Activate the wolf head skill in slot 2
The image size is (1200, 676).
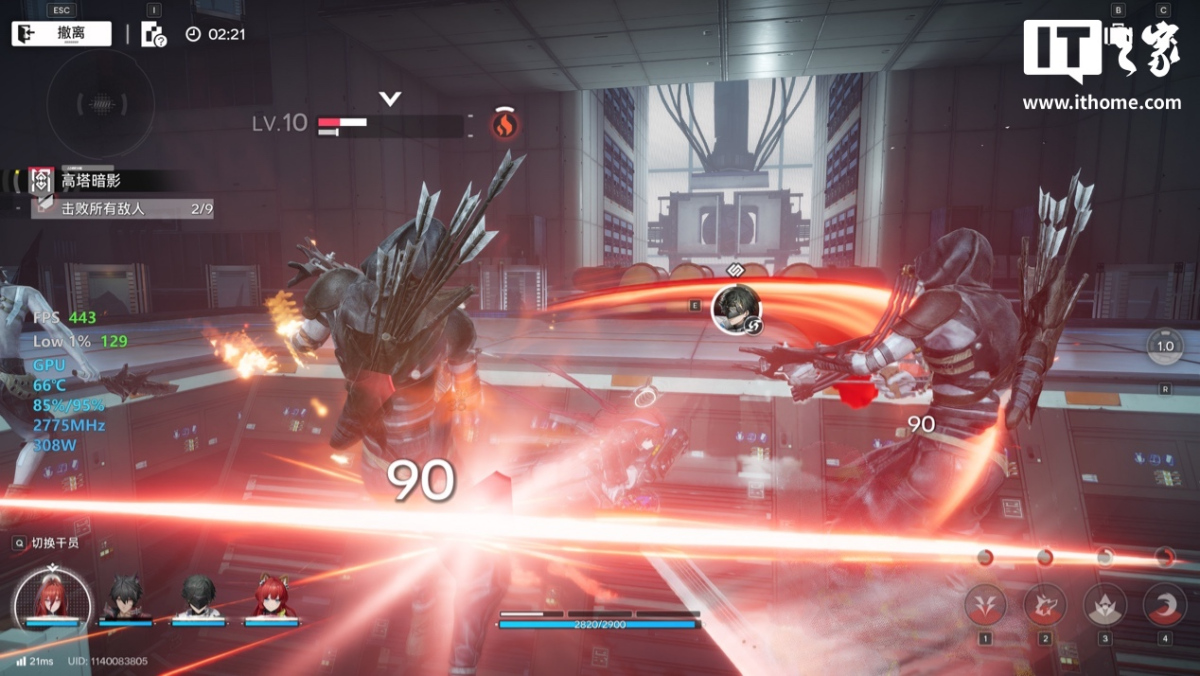1045,604
